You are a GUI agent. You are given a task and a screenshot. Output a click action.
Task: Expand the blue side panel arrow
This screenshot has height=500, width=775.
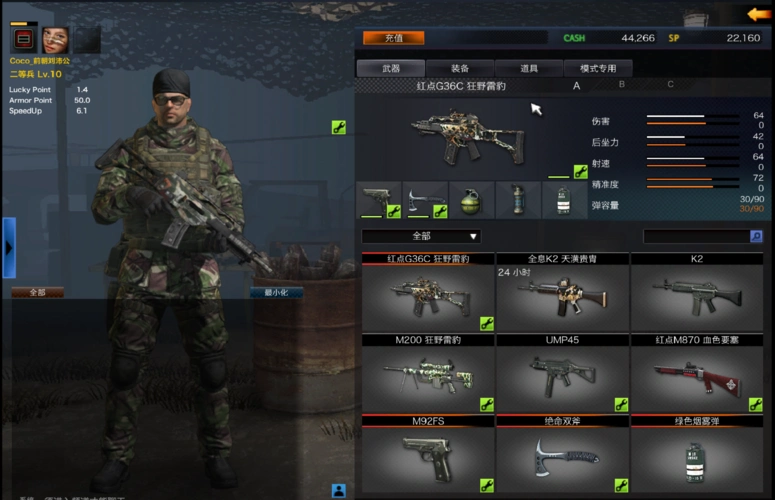click(8, 247)
